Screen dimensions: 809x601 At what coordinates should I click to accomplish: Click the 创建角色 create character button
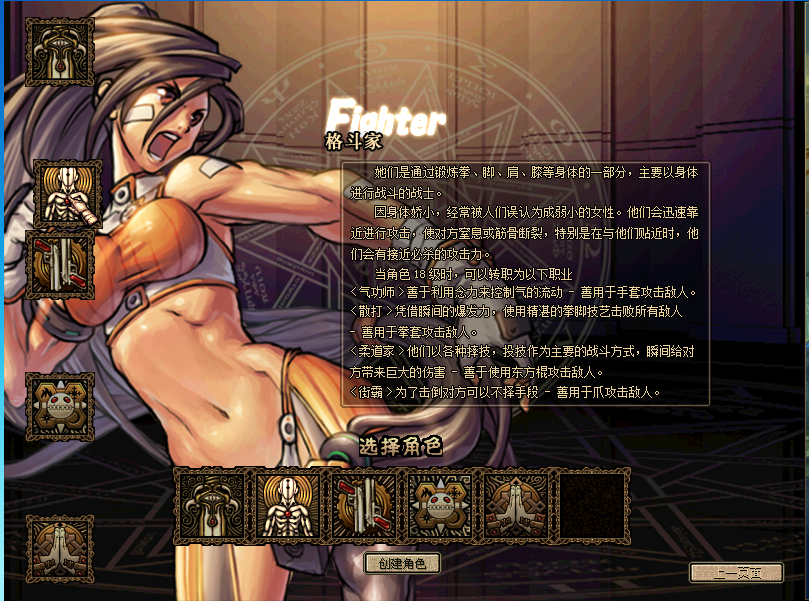402,564
